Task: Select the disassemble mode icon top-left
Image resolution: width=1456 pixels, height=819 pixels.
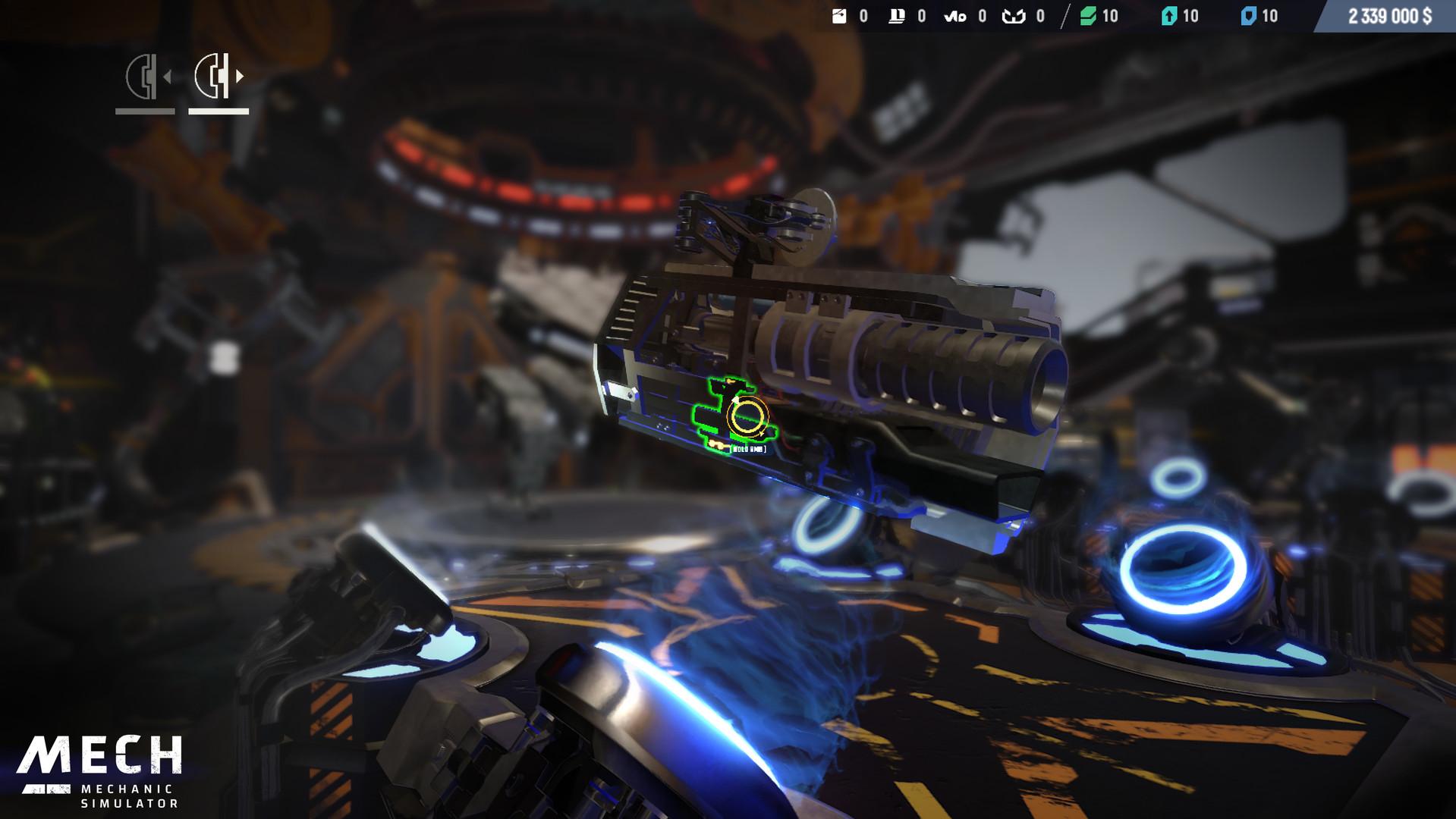Action: coord(144,76)
